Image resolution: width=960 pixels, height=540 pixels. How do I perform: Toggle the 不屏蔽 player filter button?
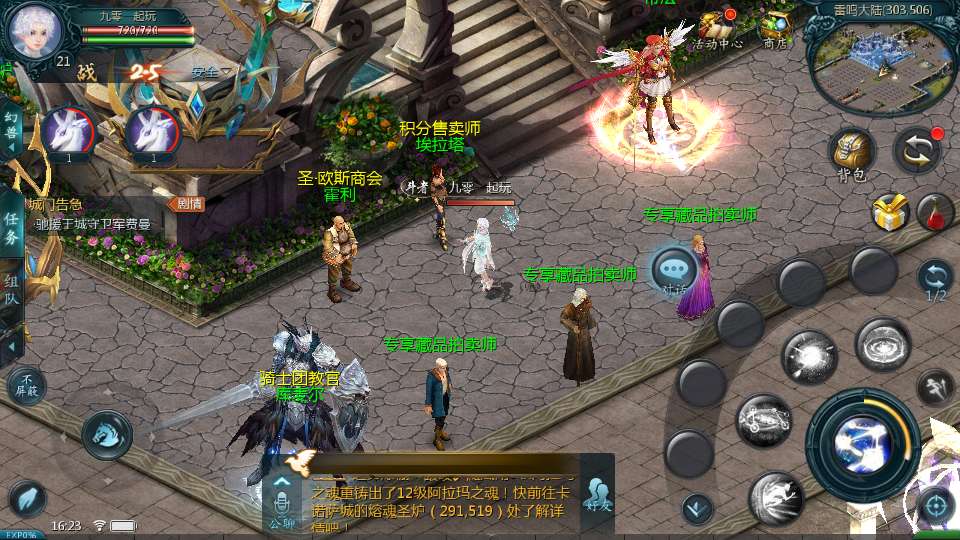click(27, 386)
